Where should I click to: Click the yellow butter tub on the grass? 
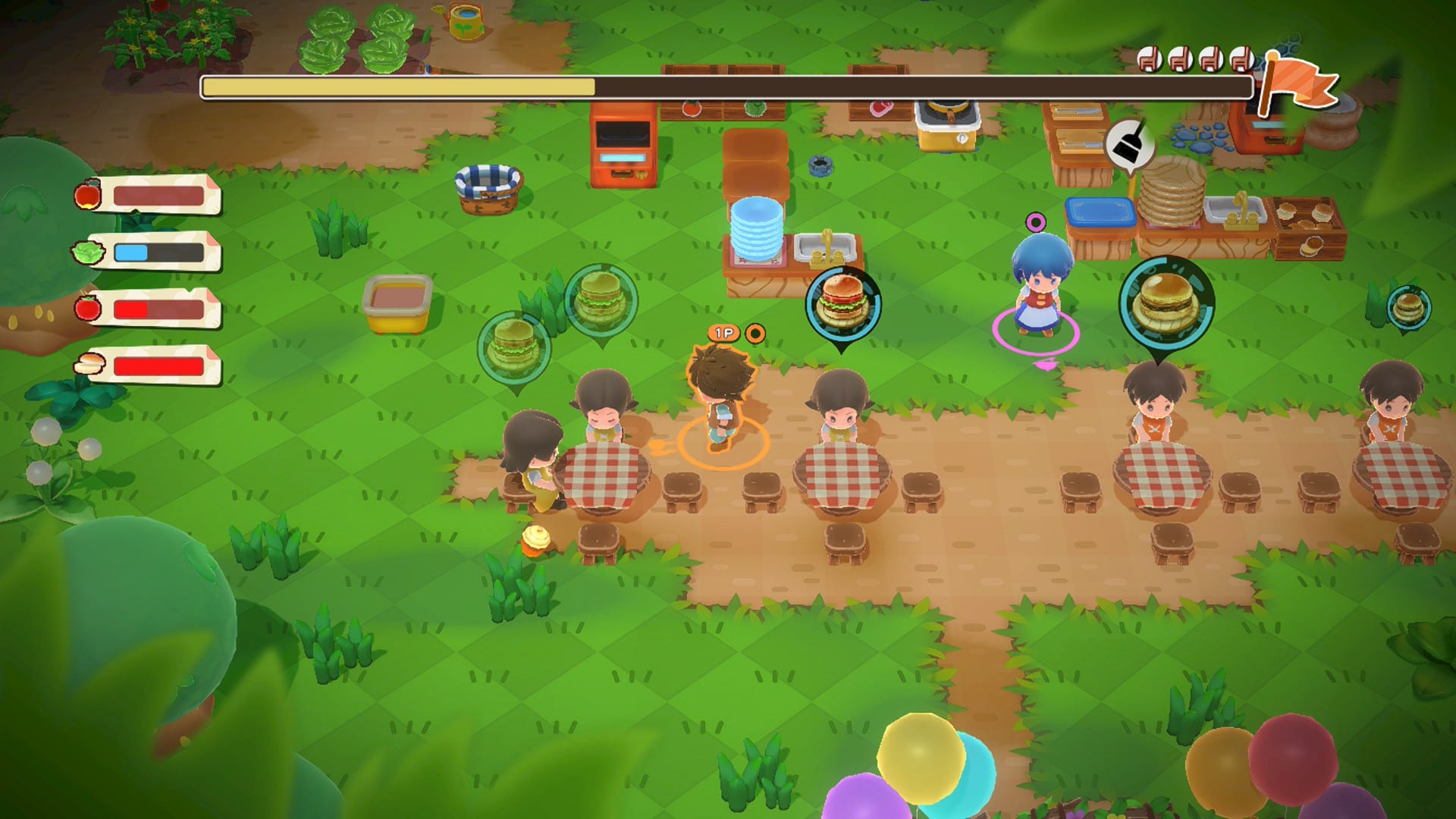pyautogui.click(x=394, y=303)
